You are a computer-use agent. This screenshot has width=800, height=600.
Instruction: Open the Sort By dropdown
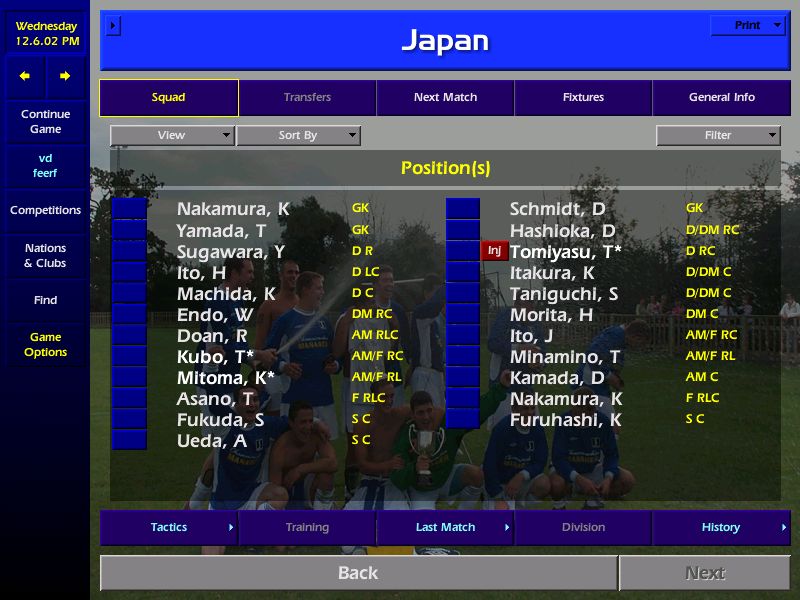click(298, 136)
